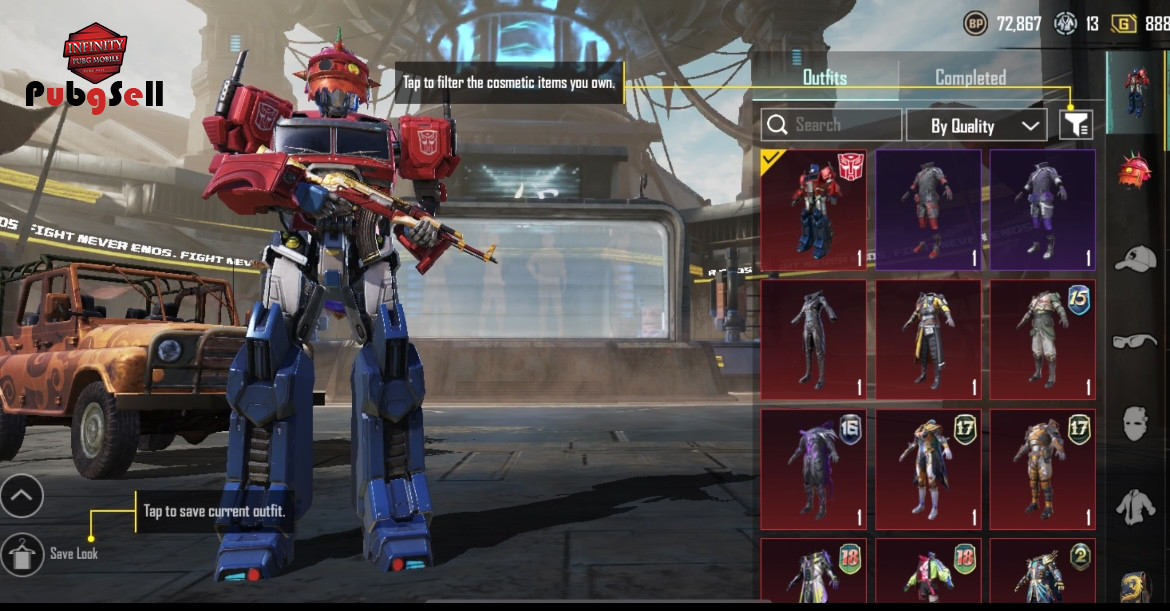Switch to the Outfits tab
Image resolution: width=1170 pixels, height=611 pixels.
[x=825, y=78]
